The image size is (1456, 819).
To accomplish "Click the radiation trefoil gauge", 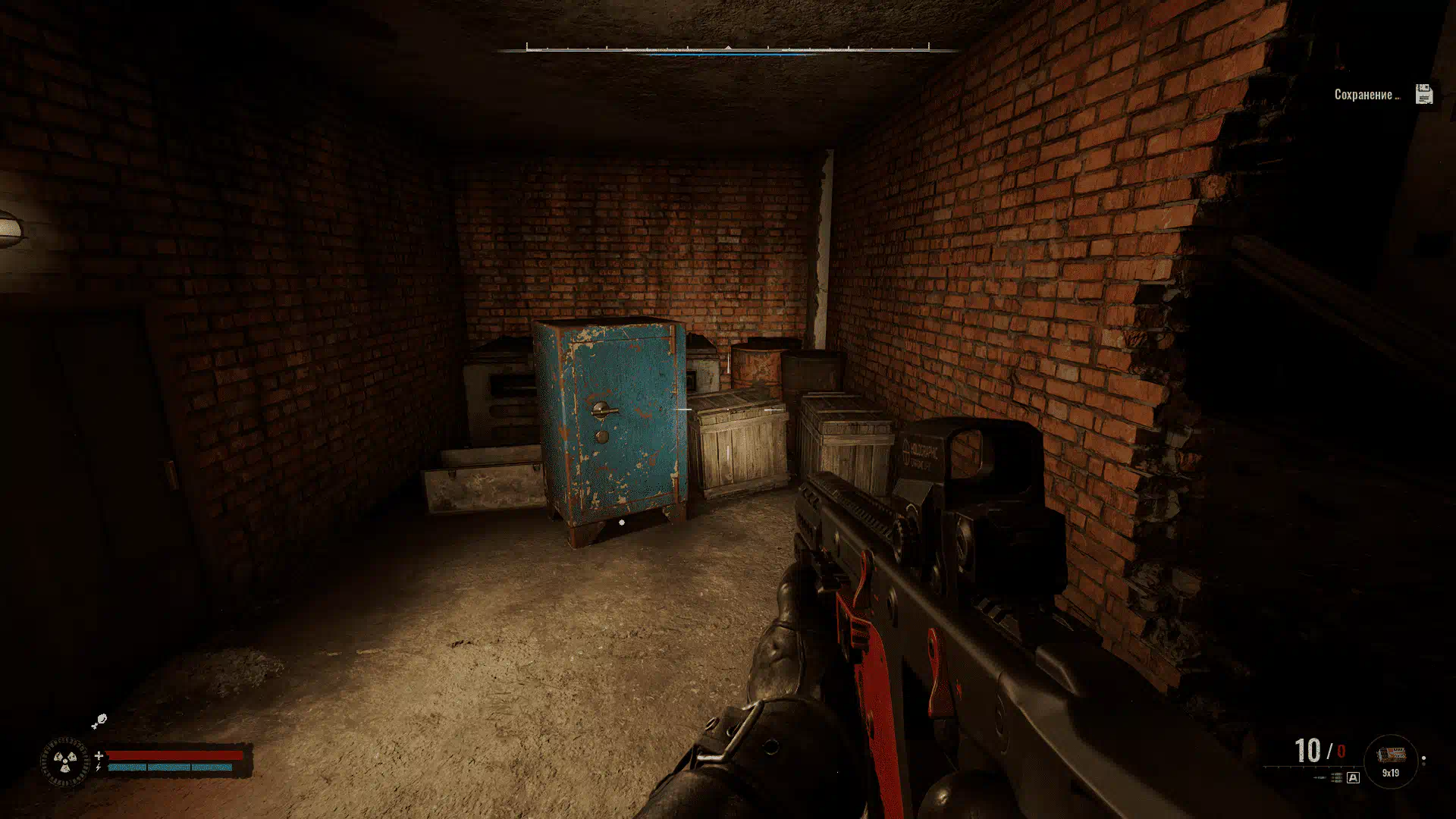I will click(x=65, y=761).
